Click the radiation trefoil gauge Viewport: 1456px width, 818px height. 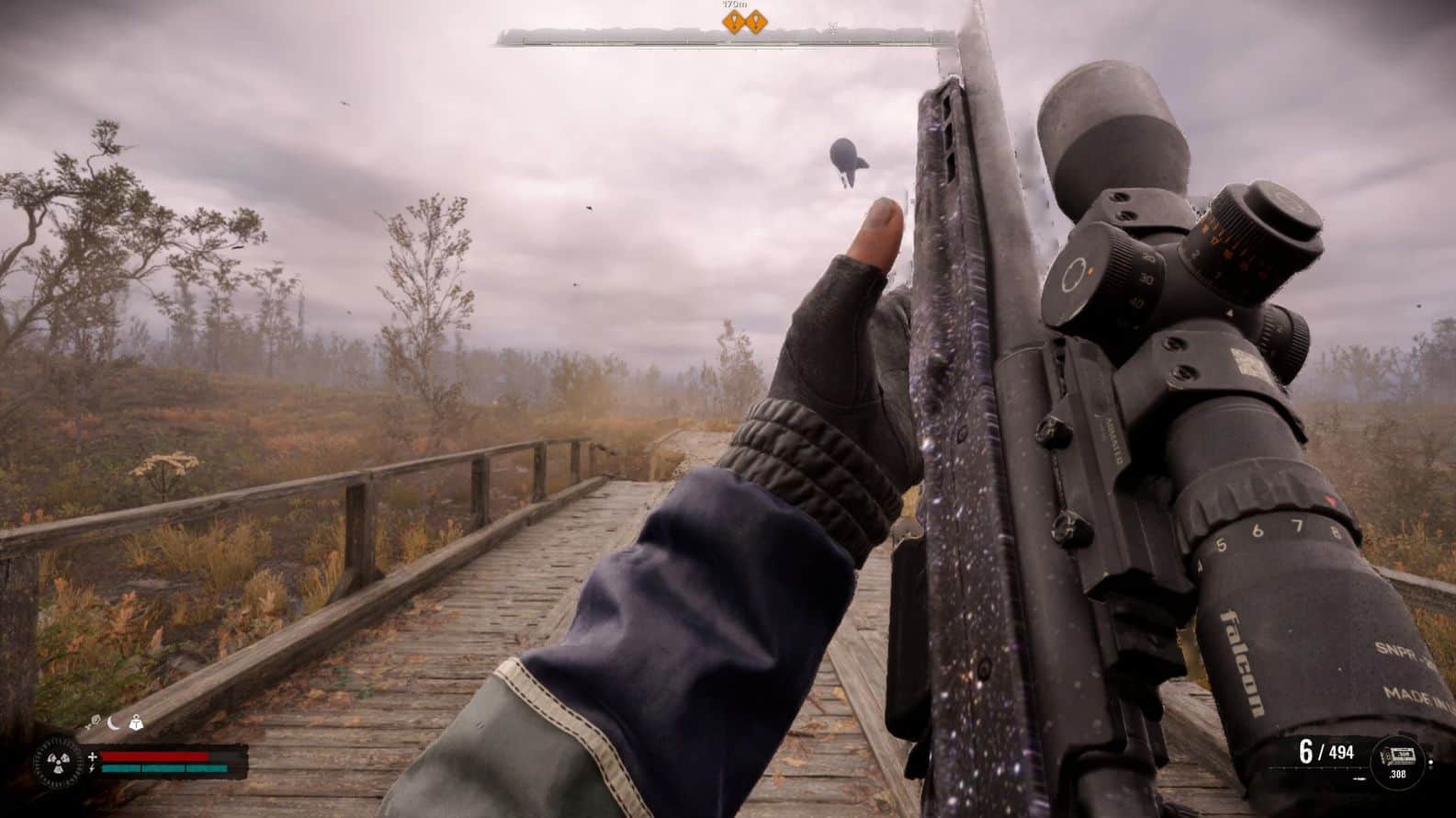click(59, 762)
